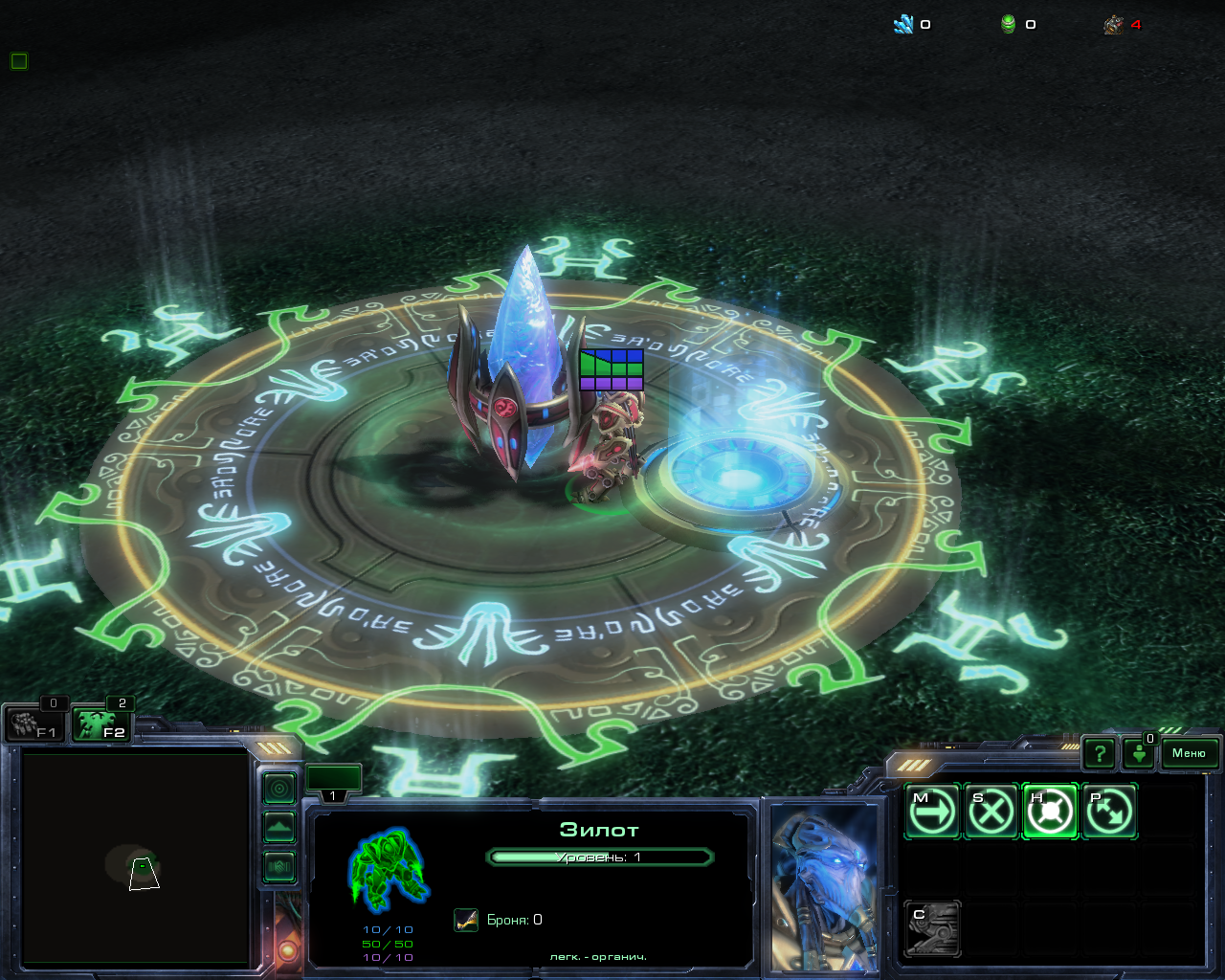Select idle workers with the F1 button
1225x980 pixels.
pyautogui.click(x=34, y=724)
